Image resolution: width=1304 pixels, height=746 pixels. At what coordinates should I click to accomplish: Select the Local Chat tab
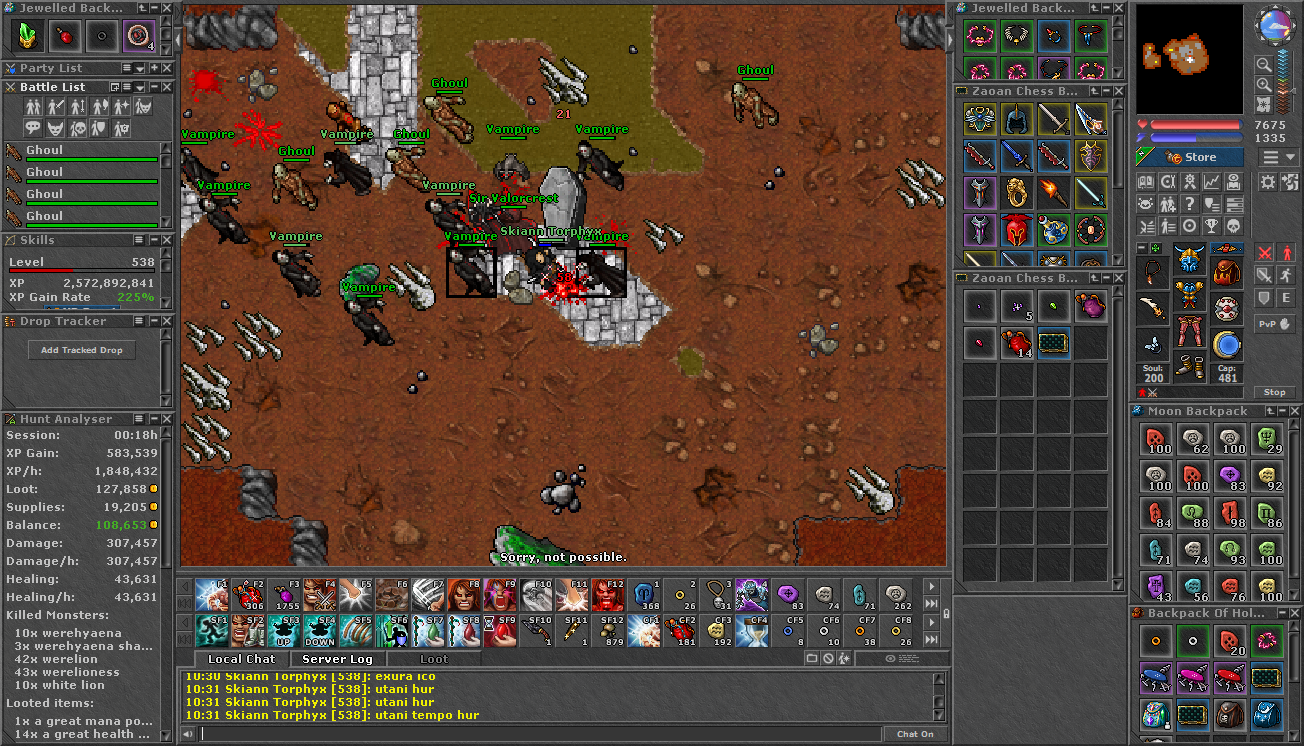pyautogui.click(x=241, y=659)
